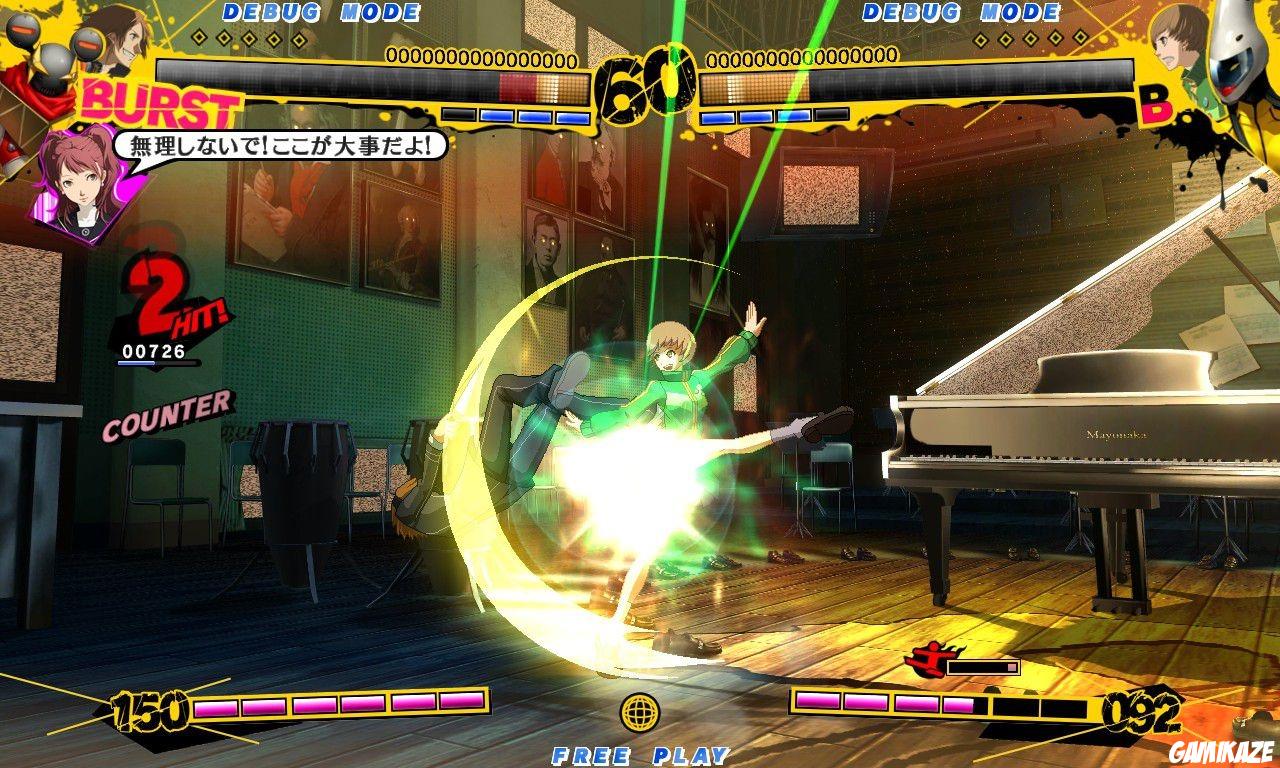The width and height of the screenshot is (1280, 768).
Task: Click the GAMIKAZE watermark bottom right
Action: pos(1220,749)
